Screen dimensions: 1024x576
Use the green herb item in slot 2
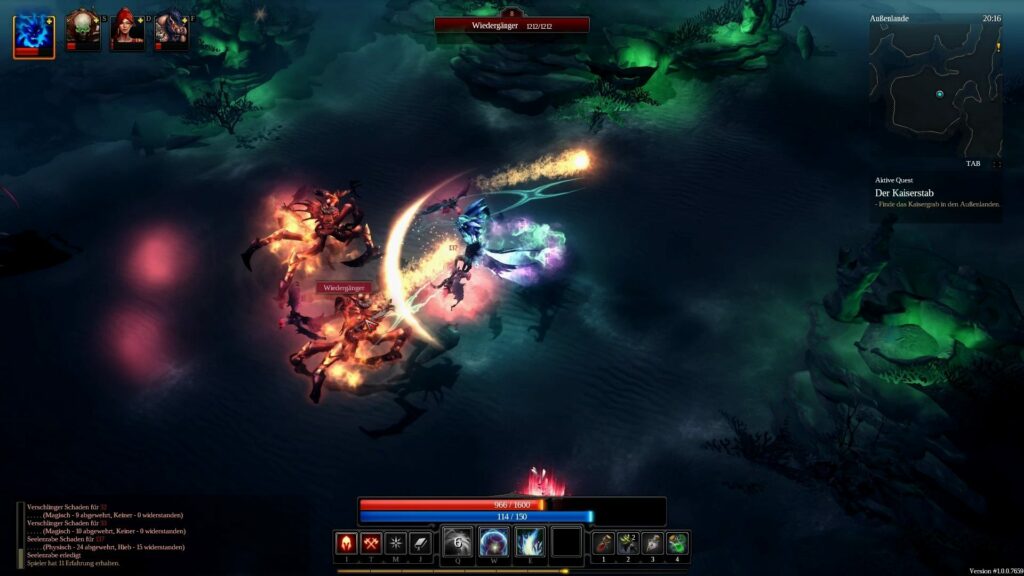(628, 543)
